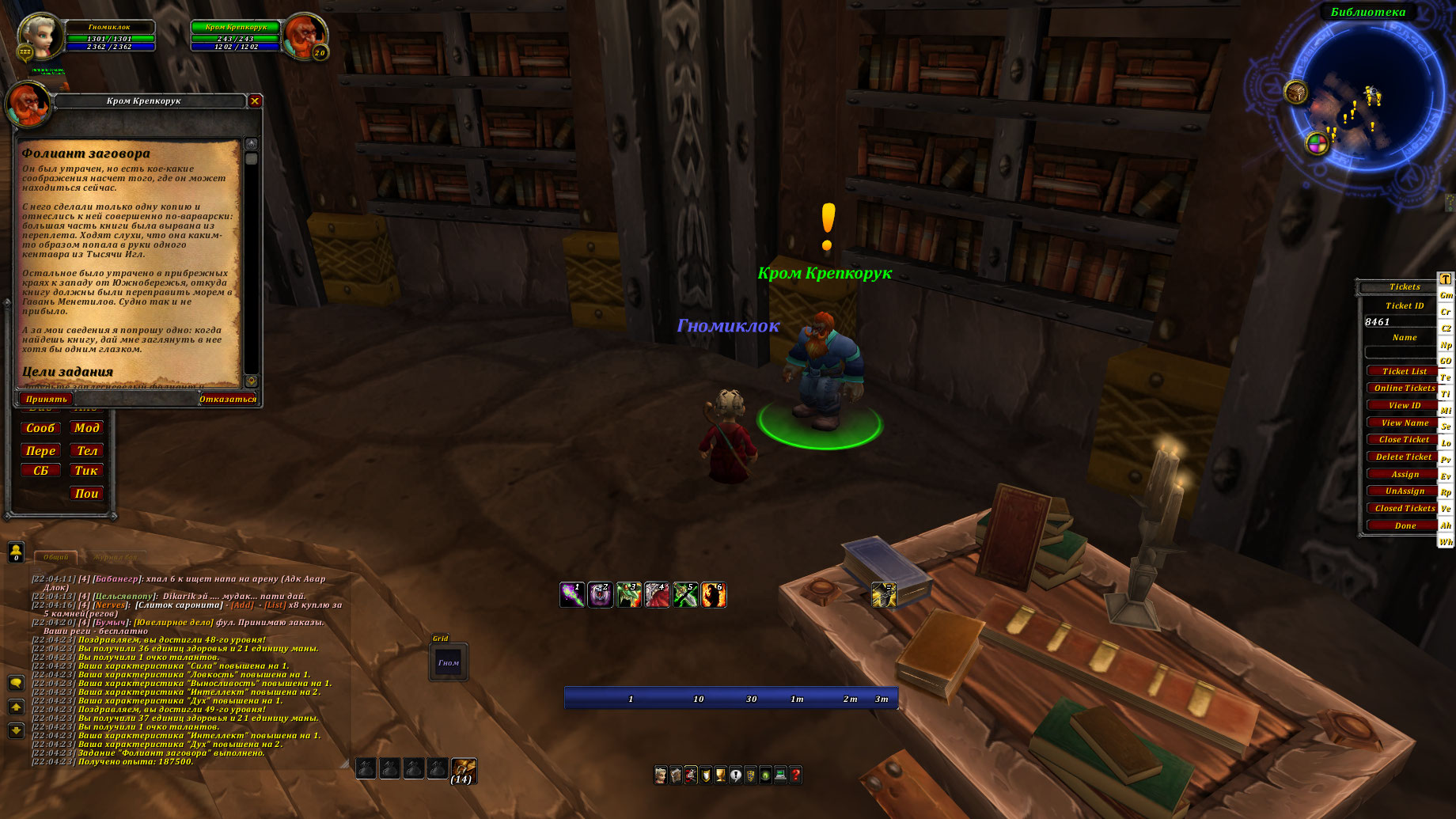The width and height of the screenshot is (1456, 819).
Task: Cast the purple shadow bolt spell in slot 1
Action: click(x=572, y=594)
